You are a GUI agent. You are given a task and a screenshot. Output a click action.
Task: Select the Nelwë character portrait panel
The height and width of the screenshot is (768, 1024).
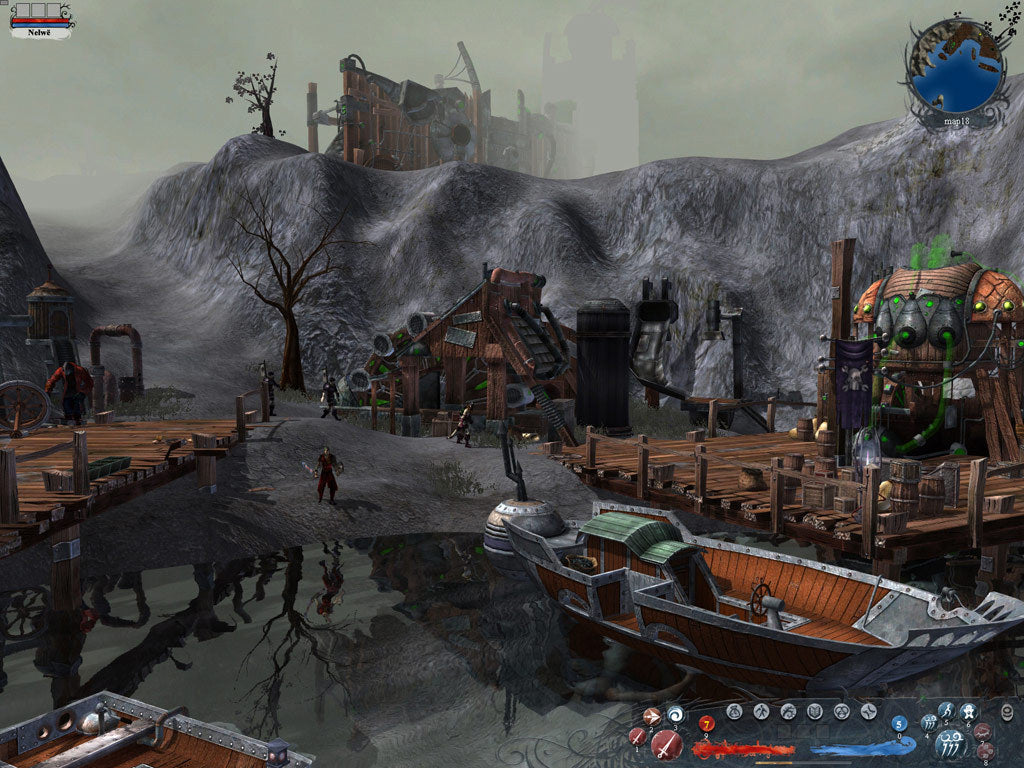(41, 19)
